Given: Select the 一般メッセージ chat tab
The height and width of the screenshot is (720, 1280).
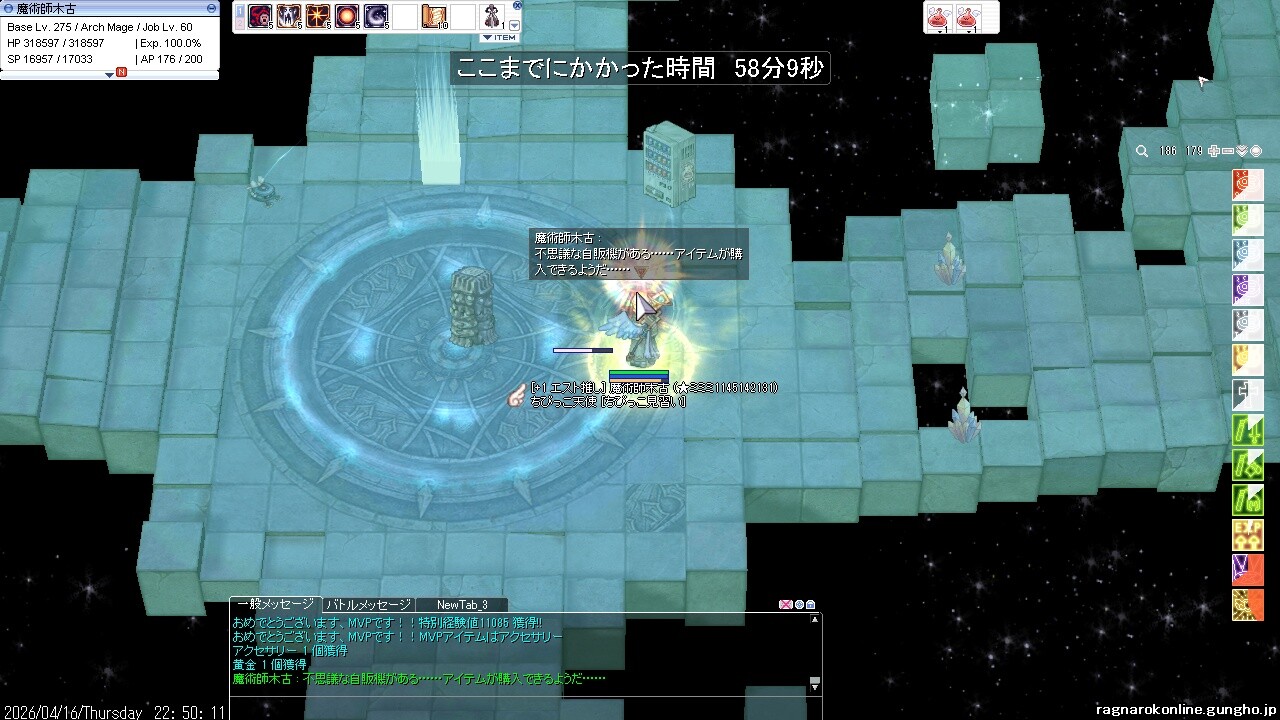Looking at the screenshot, I should 275,605.
